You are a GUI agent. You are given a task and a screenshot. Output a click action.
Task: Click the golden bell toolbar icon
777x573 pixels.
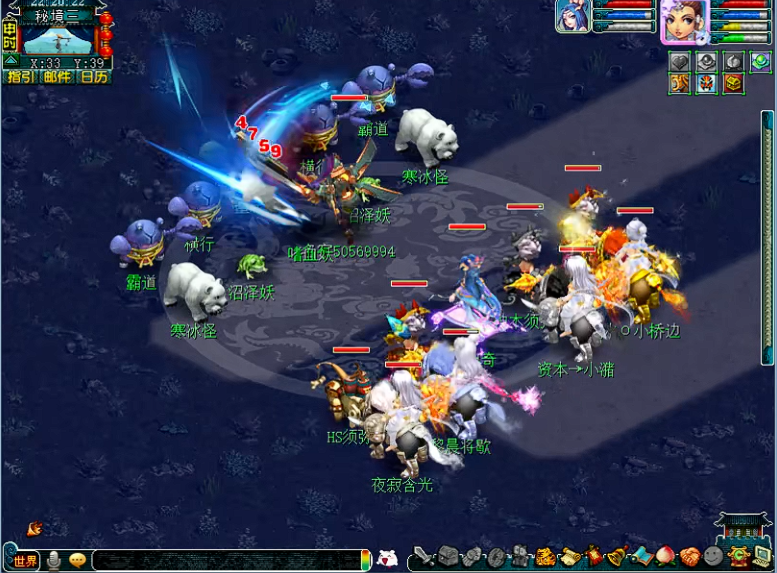coord(616,556)
